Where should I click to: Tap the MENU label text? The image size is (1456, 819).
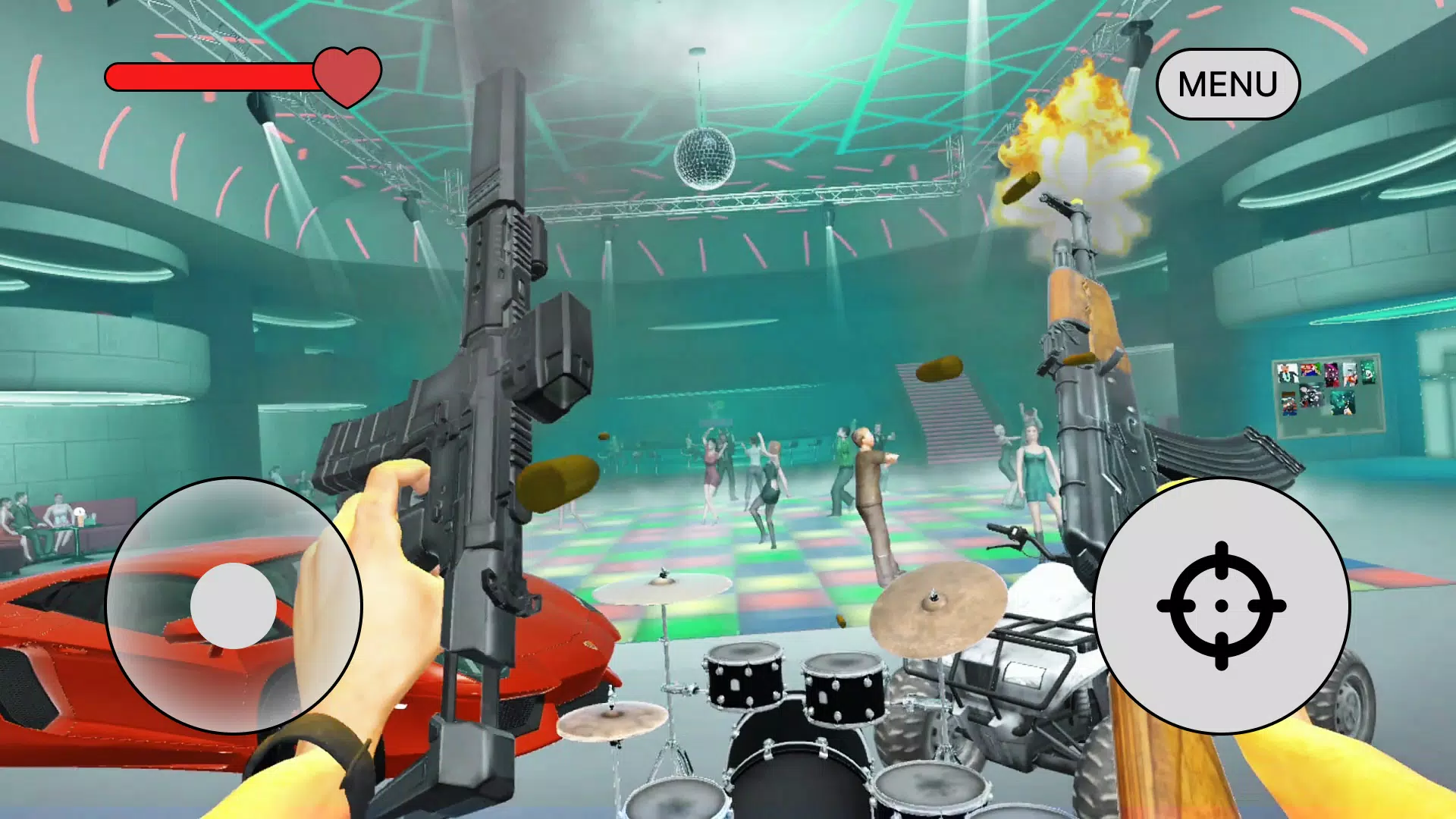point(1228,83)
